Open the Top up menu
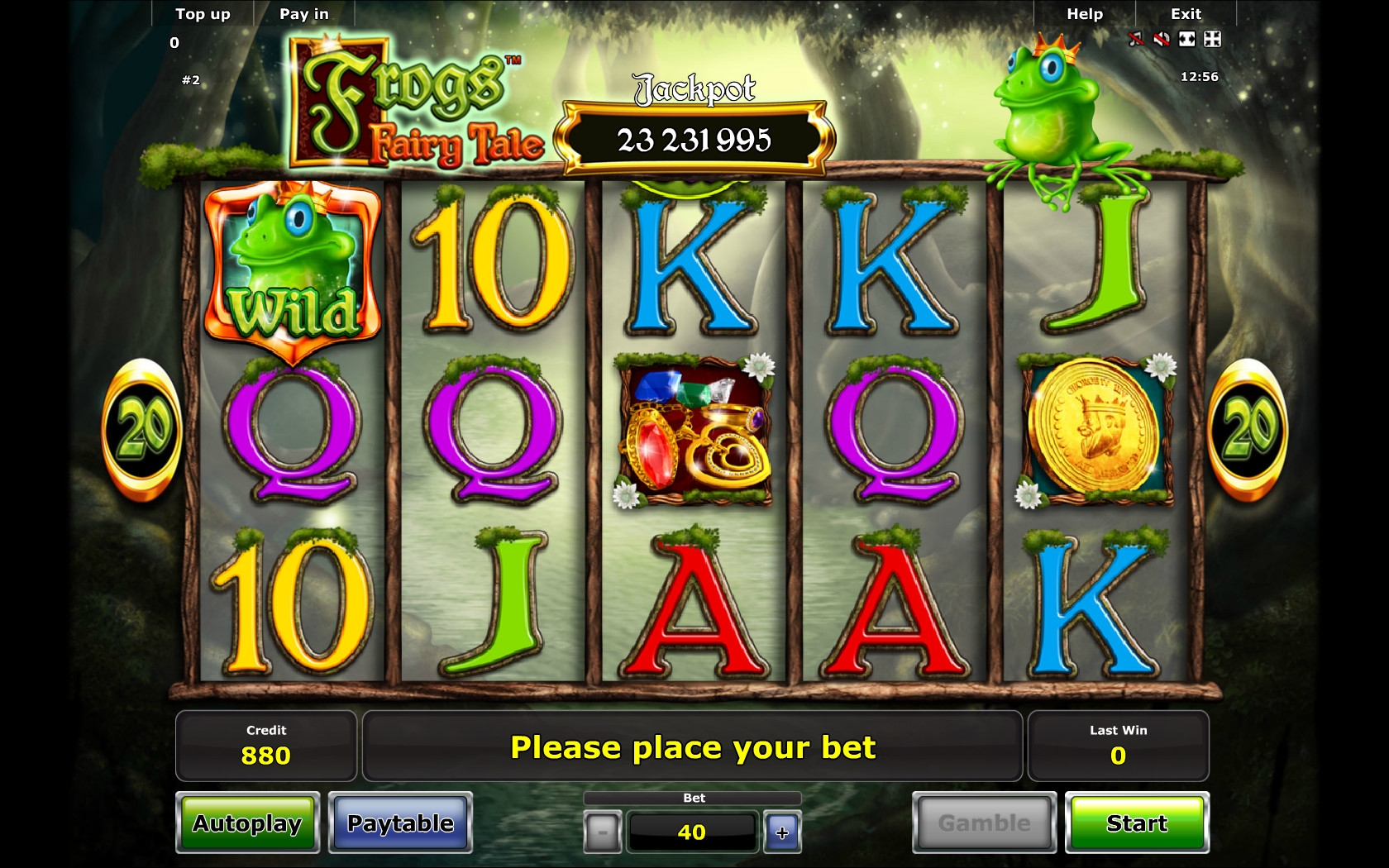 pyautogui.click(x=203, y=14)
